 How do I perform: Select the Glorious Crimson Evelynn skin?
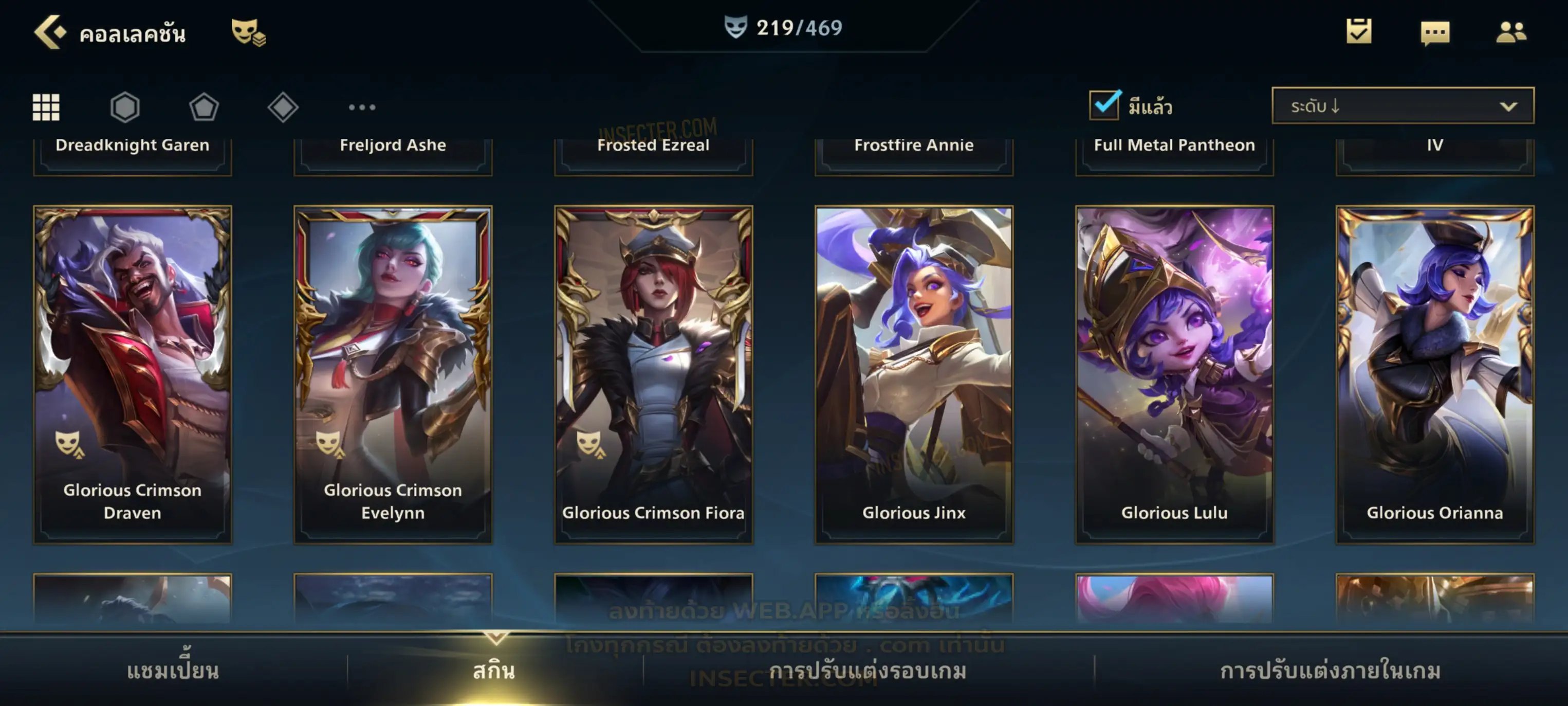point(393,373)
